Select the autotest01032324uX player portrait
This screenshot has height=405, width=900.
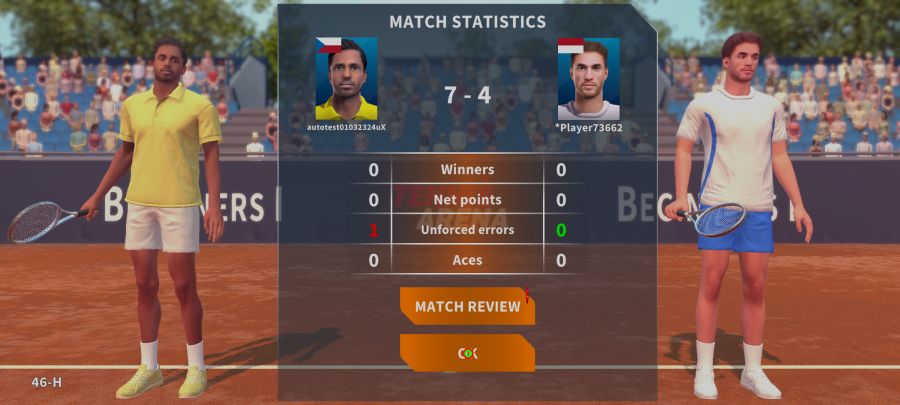click(346, 79)
